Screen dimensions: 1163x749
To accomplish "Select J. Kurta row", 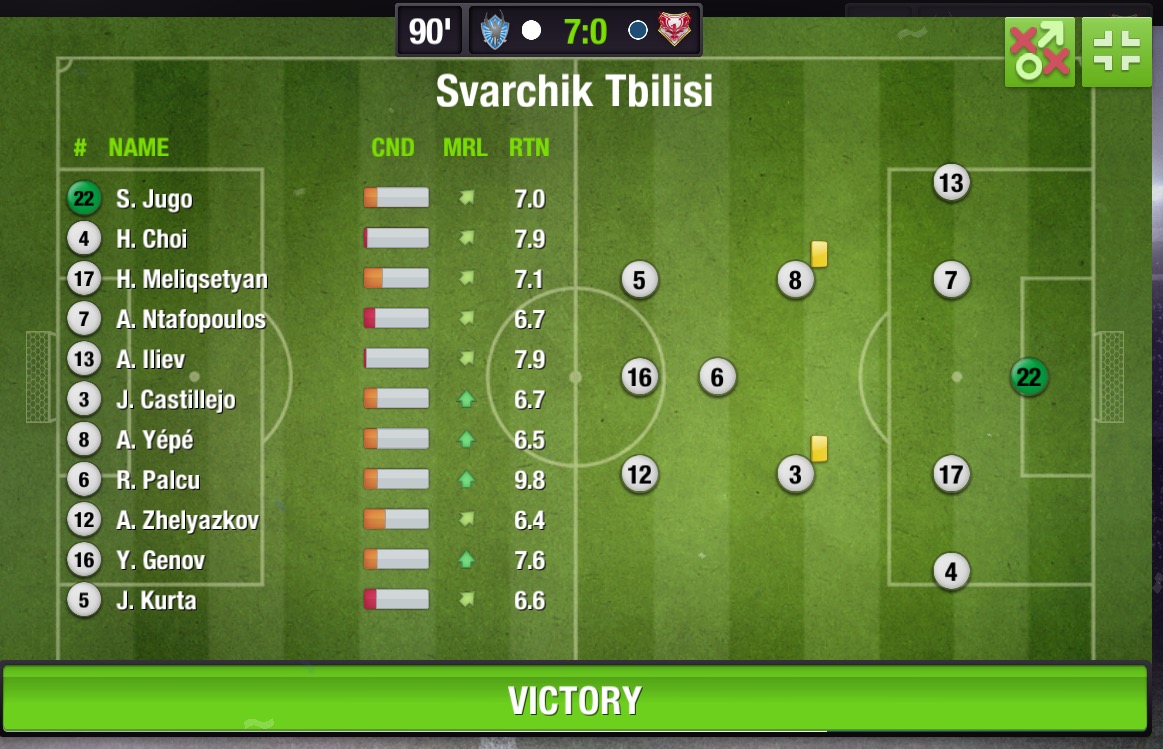I will click(156, 601).
